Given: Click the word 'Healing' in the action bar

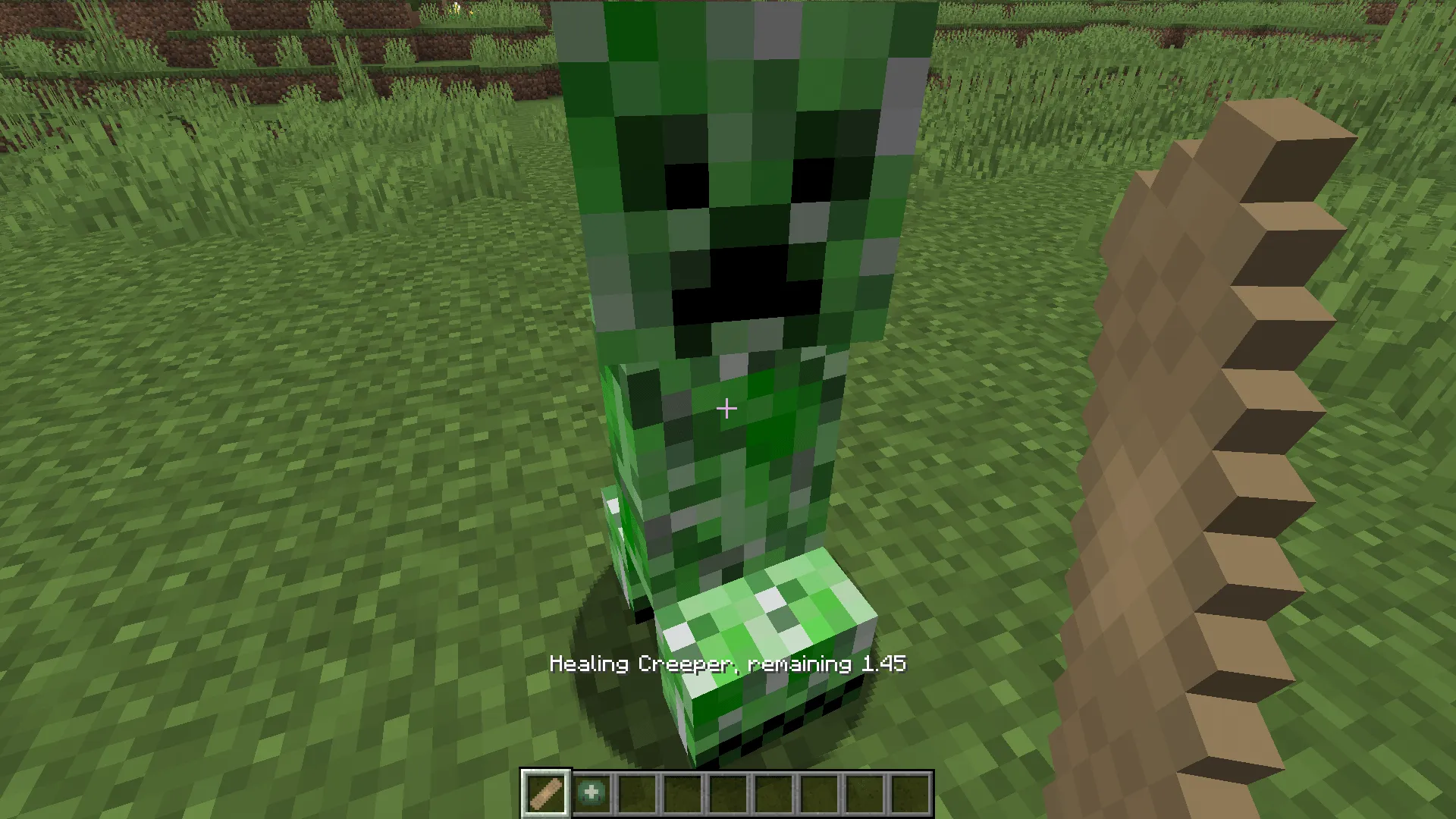Looking at the screenshot, I should tap(590, 662).
